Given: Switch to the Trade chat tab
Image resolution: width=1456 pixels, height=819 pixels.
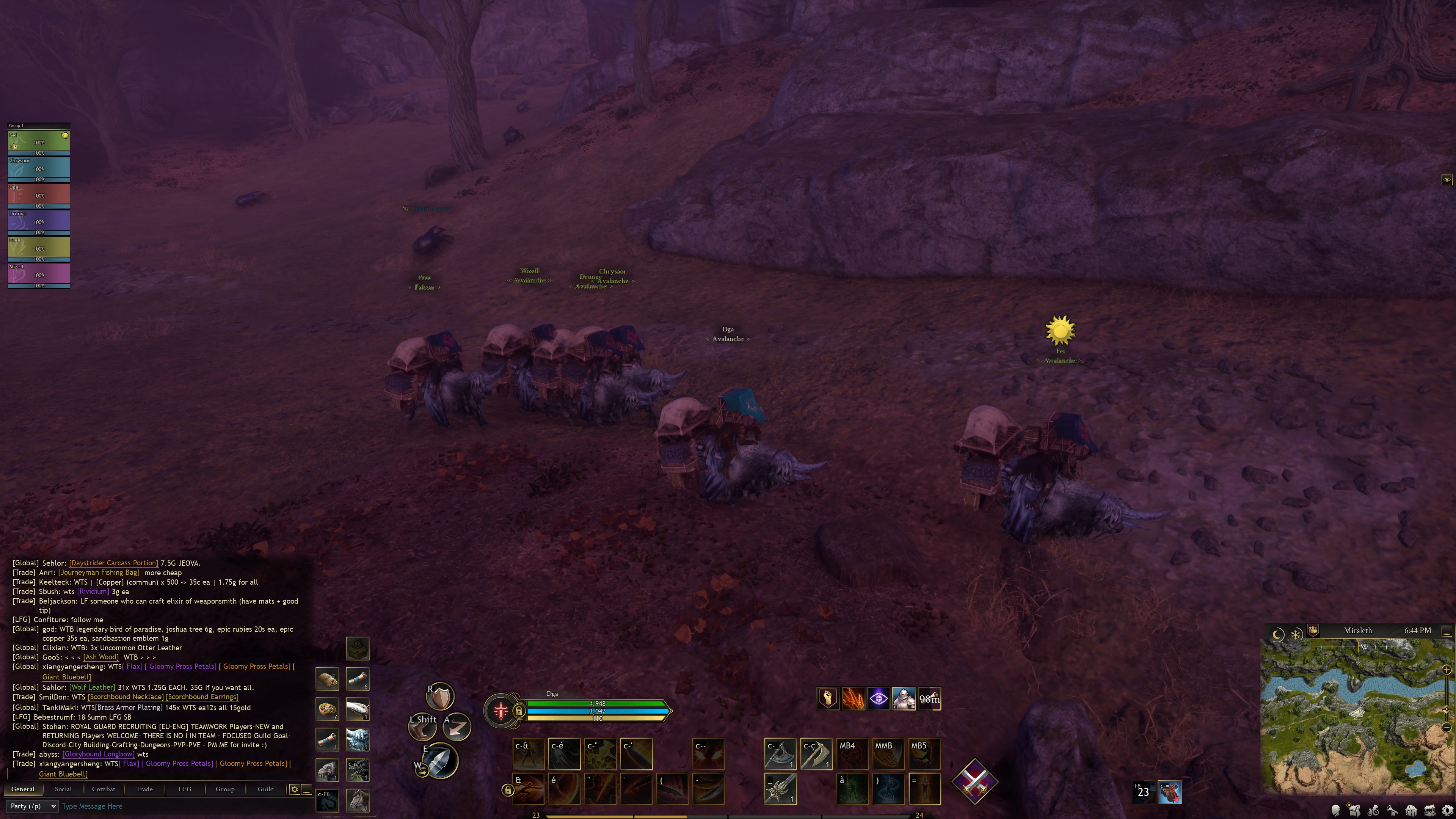Looking at the screenshot, I should click(144, 789).
